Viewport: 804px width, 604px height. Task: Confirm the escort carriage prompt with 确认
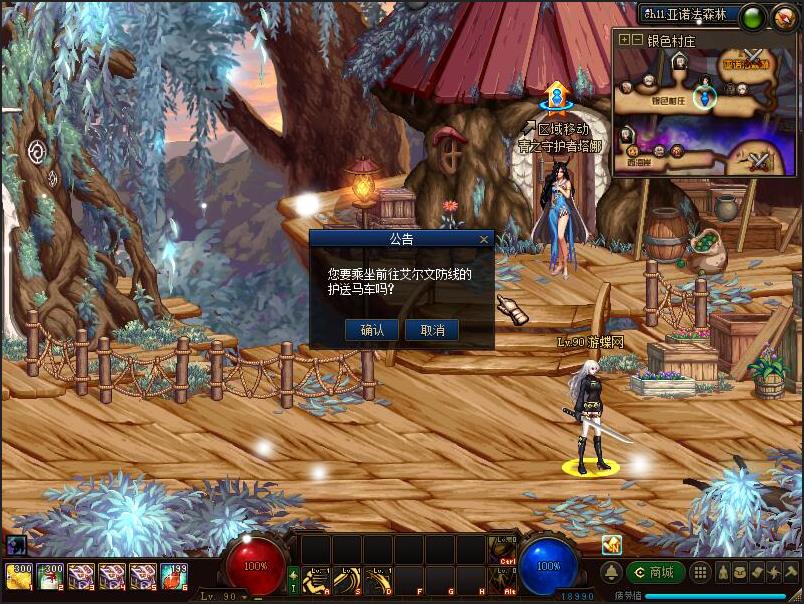click(x=372, y=330)
